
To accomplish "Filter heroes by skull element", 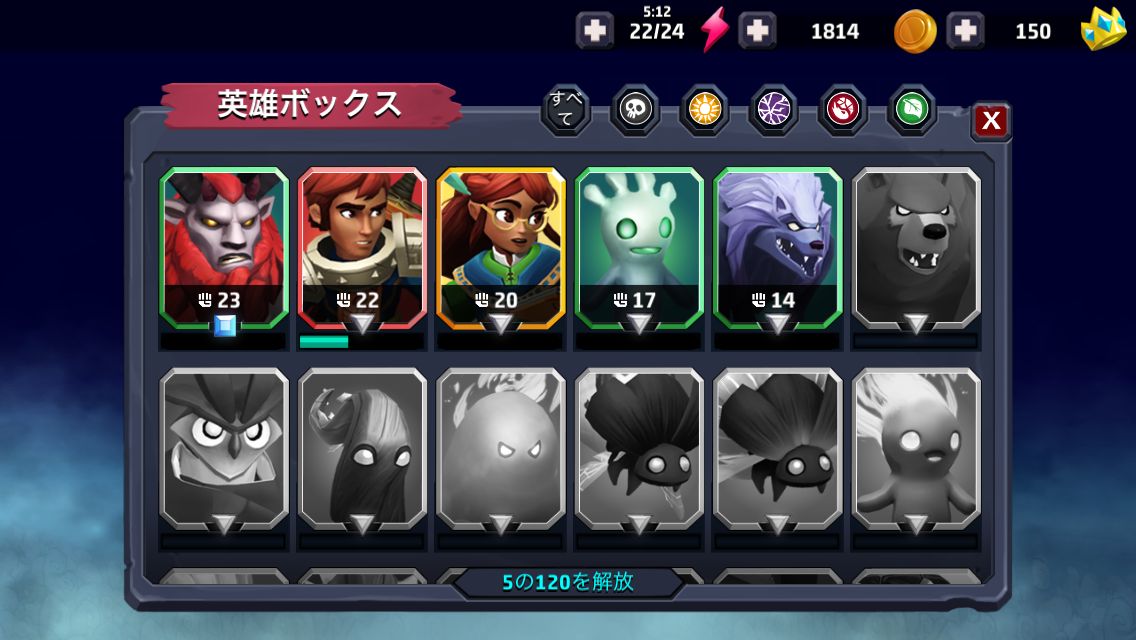I will pos(635,110).
